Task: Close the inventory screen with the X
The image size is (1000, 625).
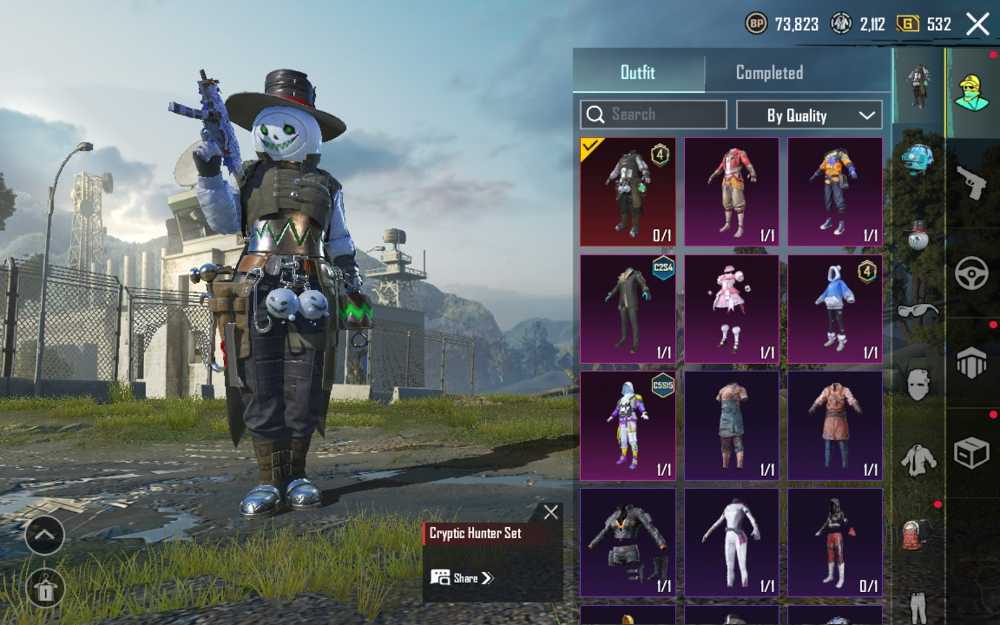Action: [x=977, y=24]
